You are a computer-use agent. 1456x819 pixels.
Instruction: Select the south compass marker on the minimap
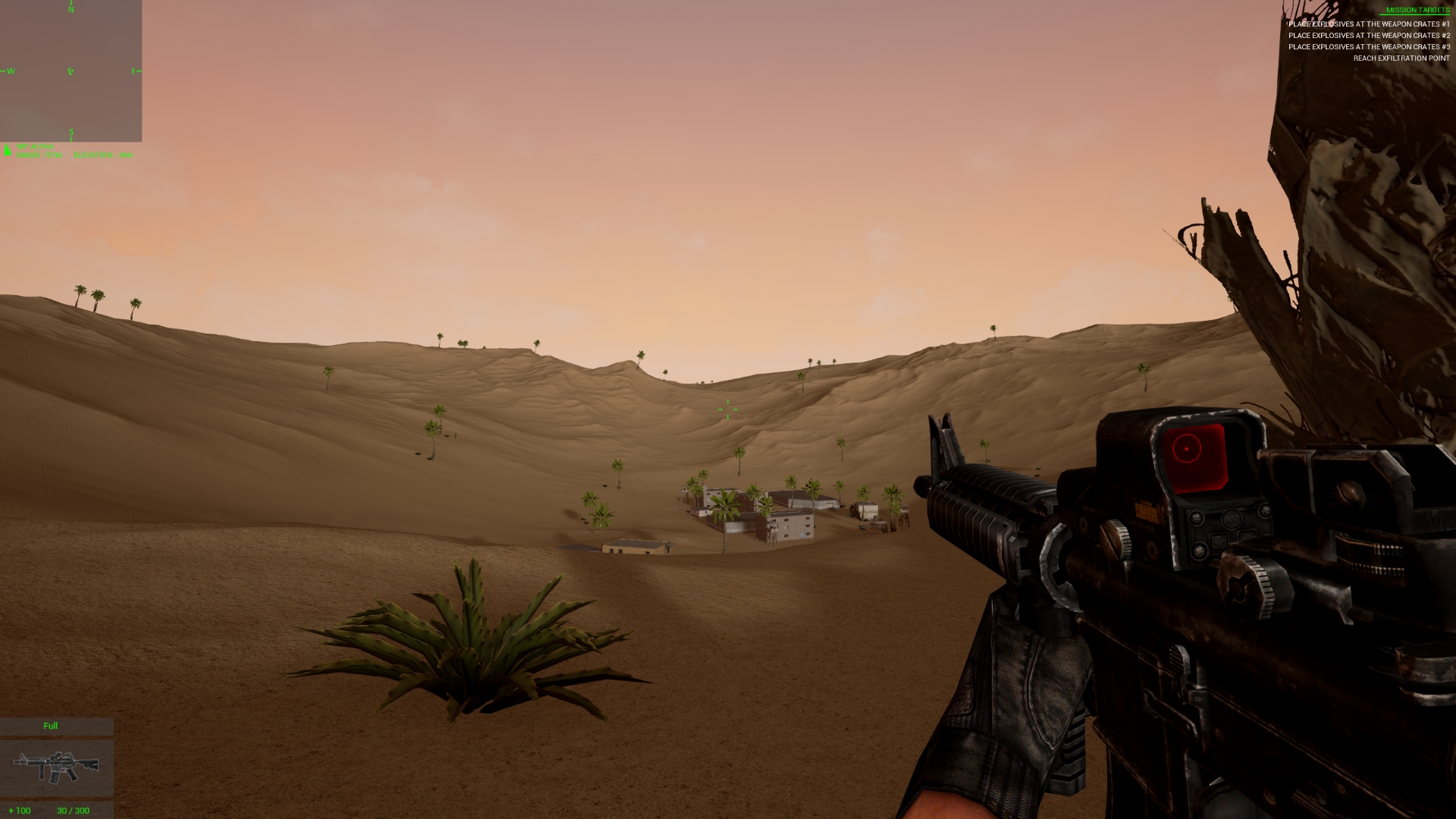pyautogui.click(x=71, y=131)
